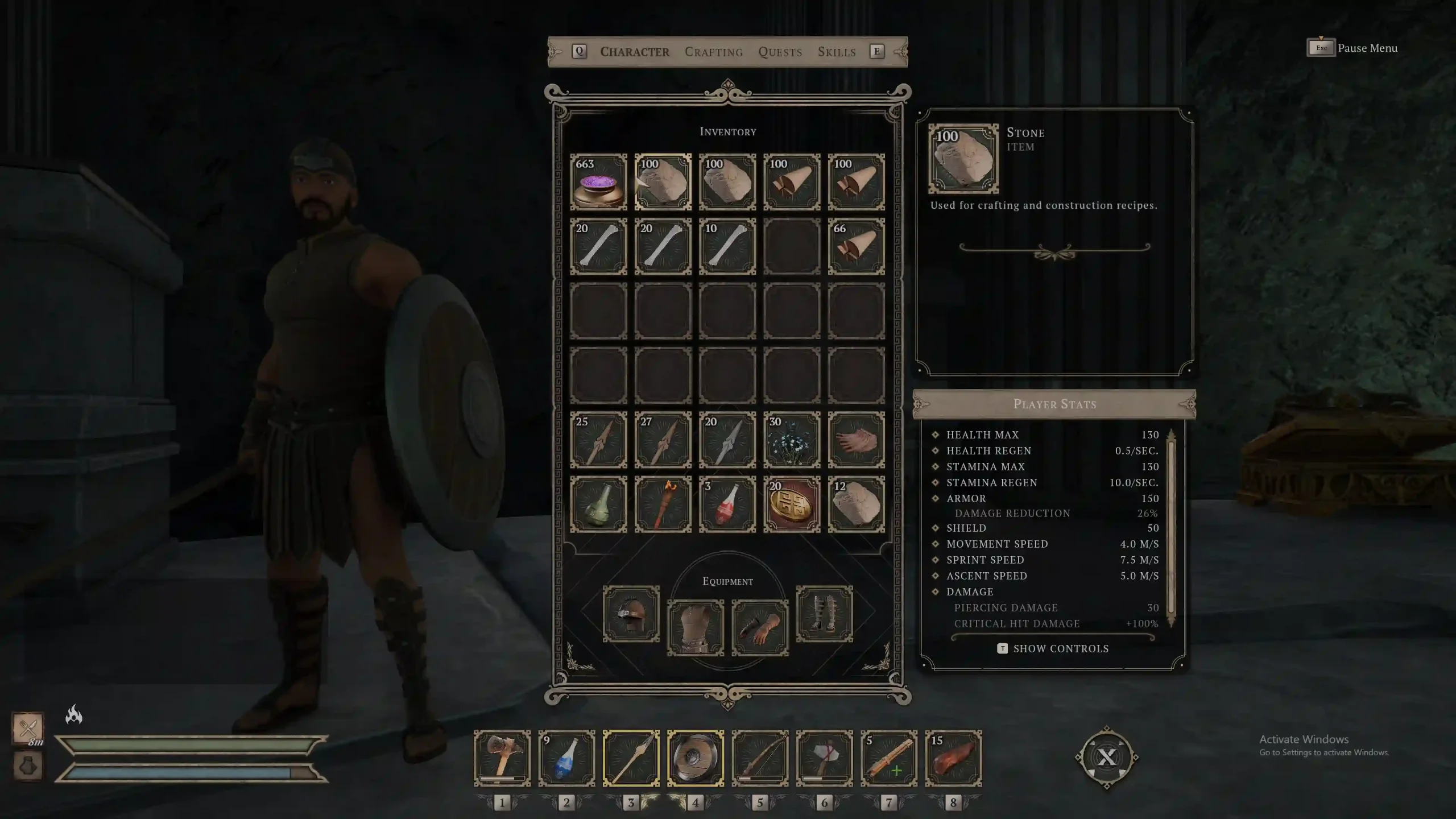Click the equipped leg greaves slot
This screenshot has height=819, width=1456.
(824, 614)
